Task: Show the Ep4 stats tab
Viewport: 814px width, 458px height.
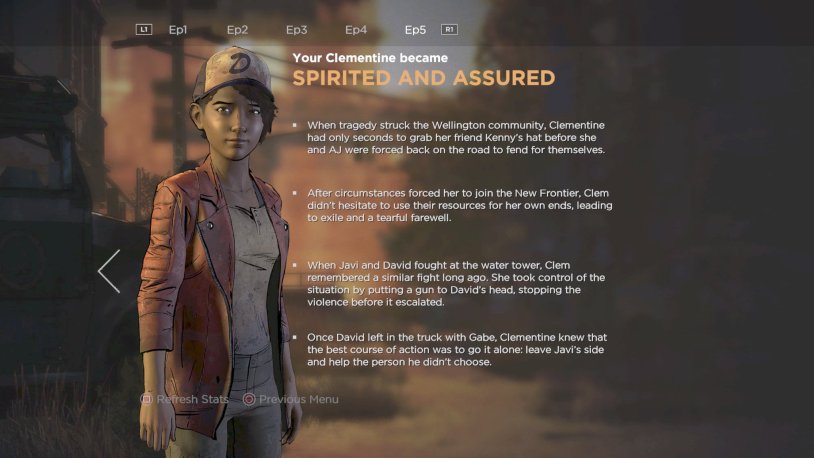Action: [x=356, y=30]
